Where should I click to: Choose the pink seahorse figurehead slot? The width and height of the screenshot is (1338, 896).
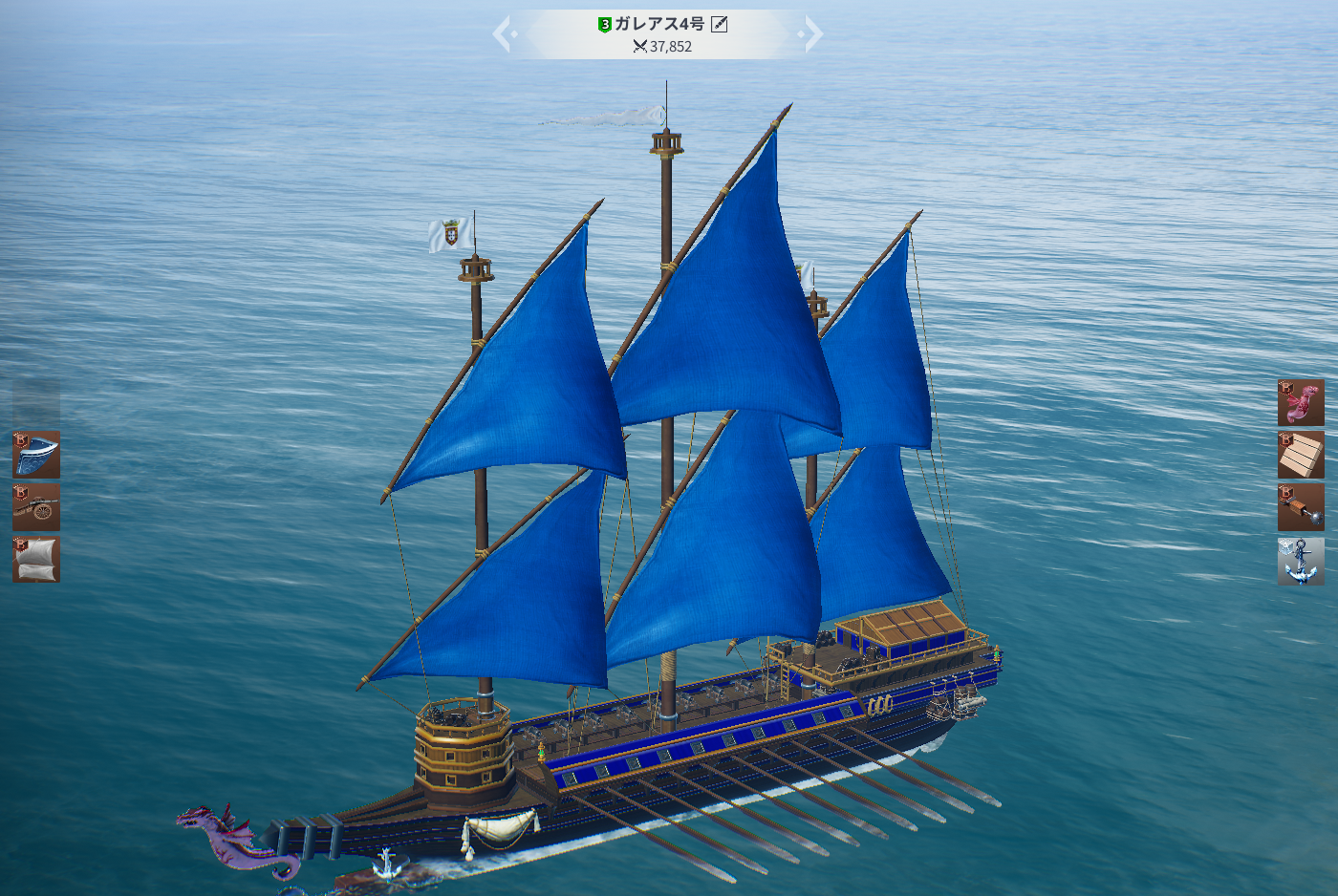point(1301,402)
